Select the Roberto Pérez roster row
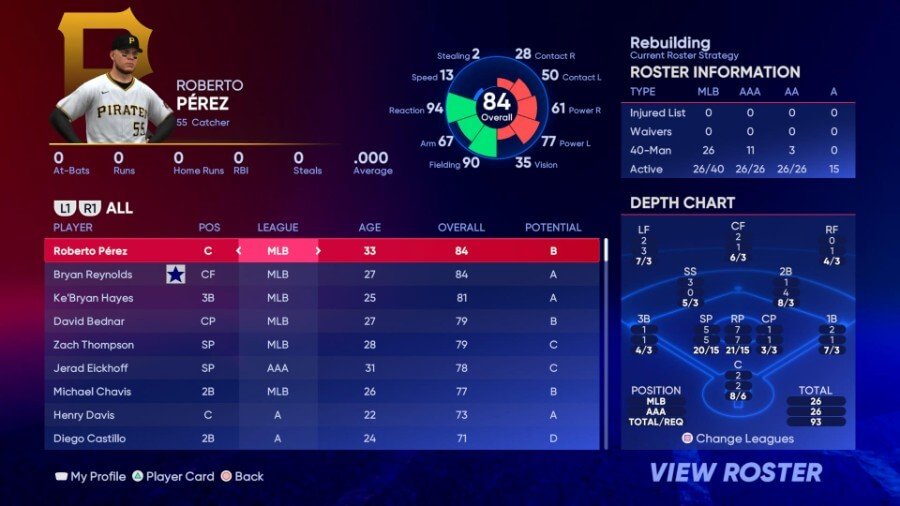 [320, 251]
